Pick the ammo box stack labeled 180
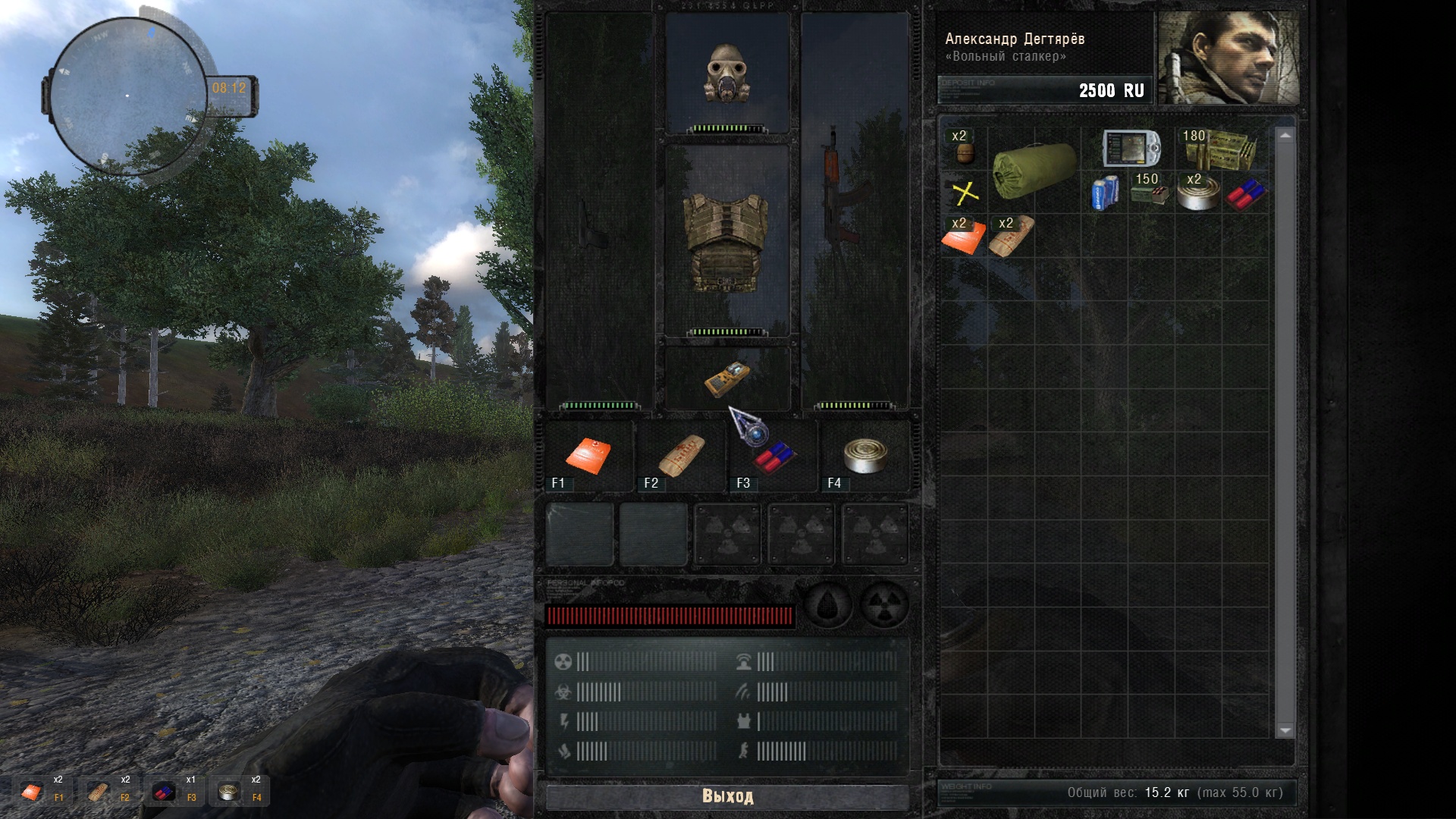This screenshot has width=1456, height=819. 1221,148
